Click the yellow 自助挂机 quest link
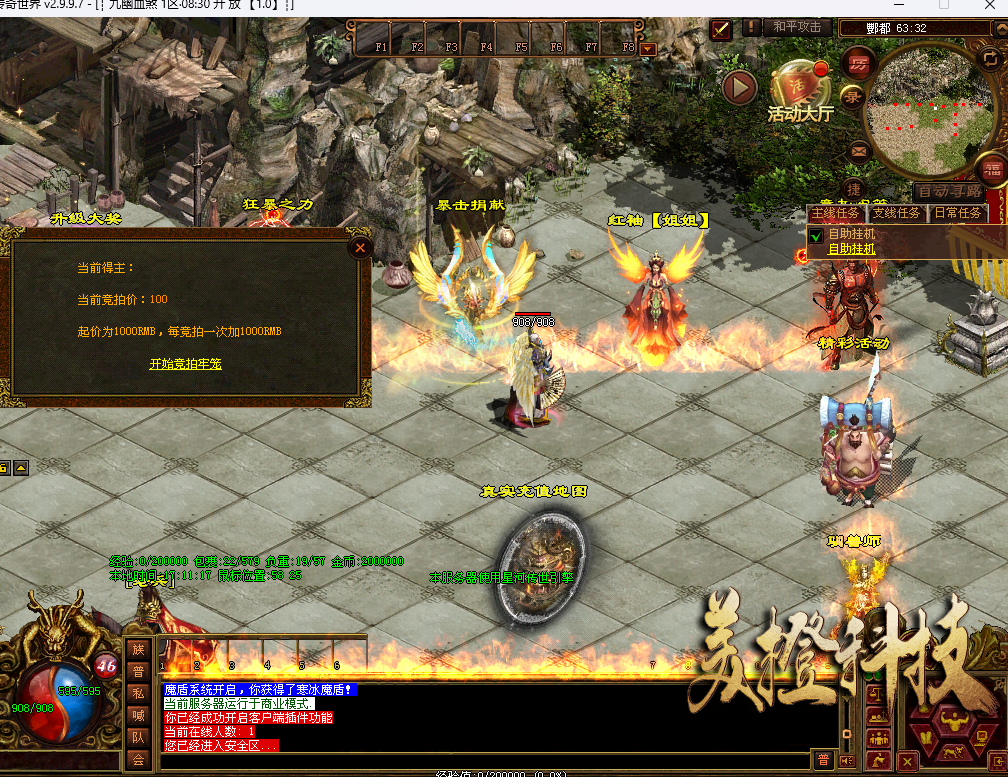 [851, 248]
